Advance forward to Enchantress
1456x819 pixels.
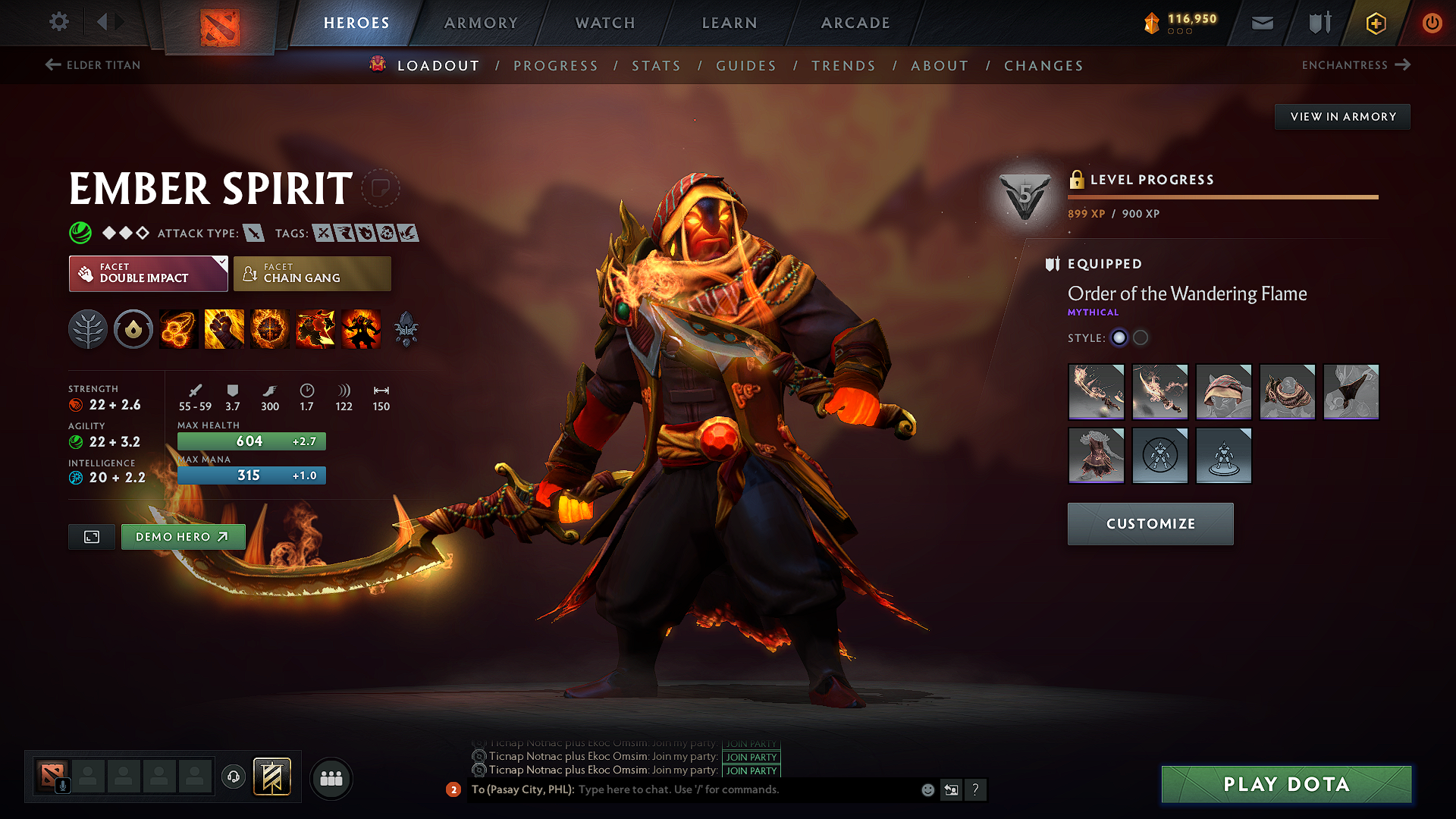[x=1356, y=65]
